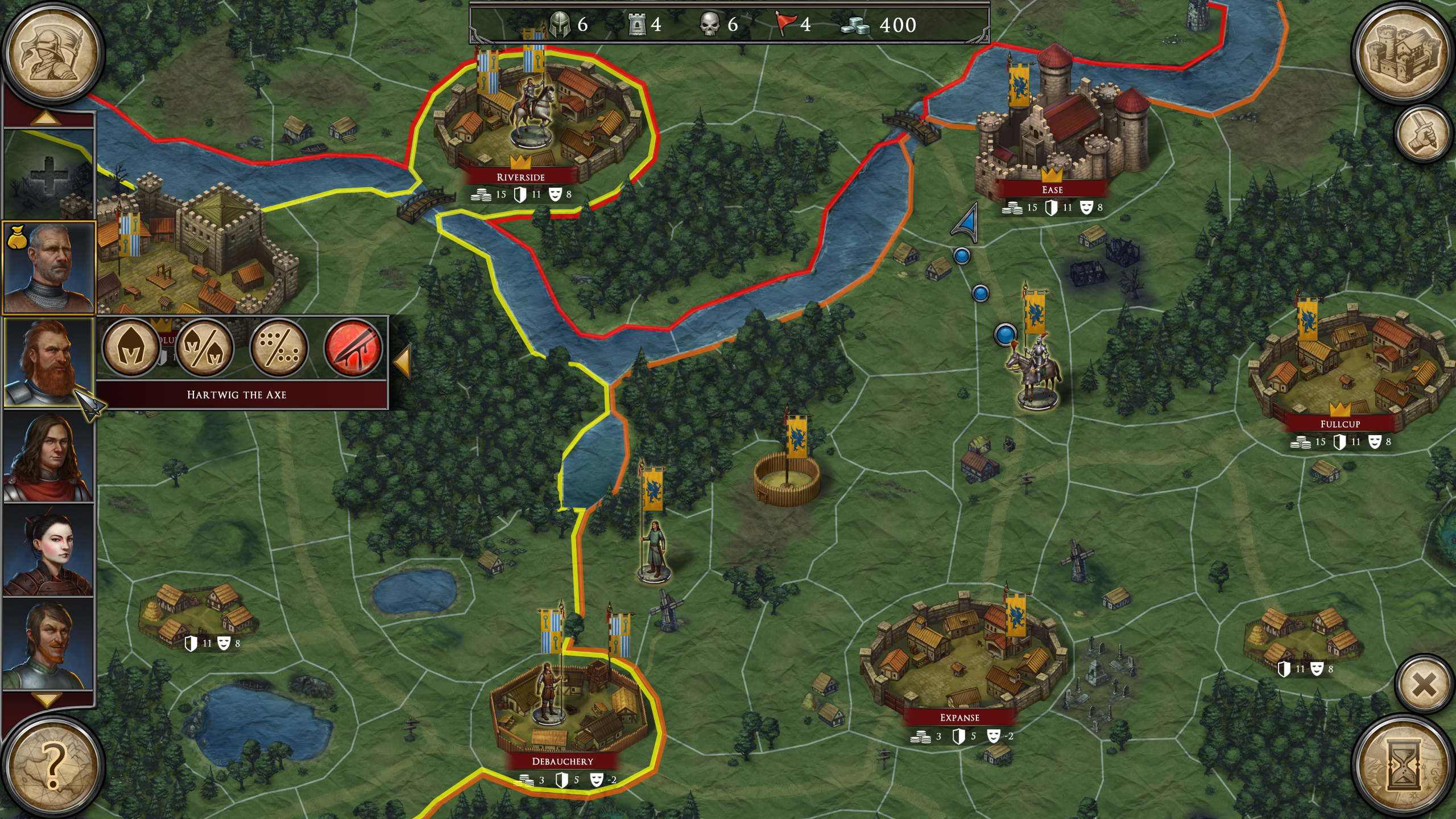Select the goateed hero in green collar

49,644
